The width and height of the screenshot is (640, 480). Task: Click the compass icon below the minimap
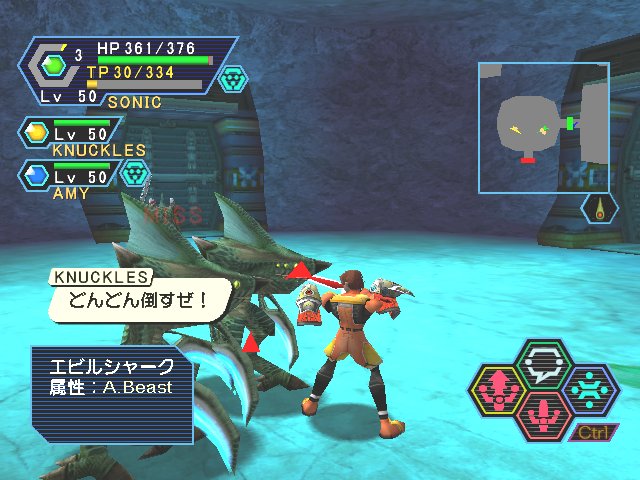point(599,209)
